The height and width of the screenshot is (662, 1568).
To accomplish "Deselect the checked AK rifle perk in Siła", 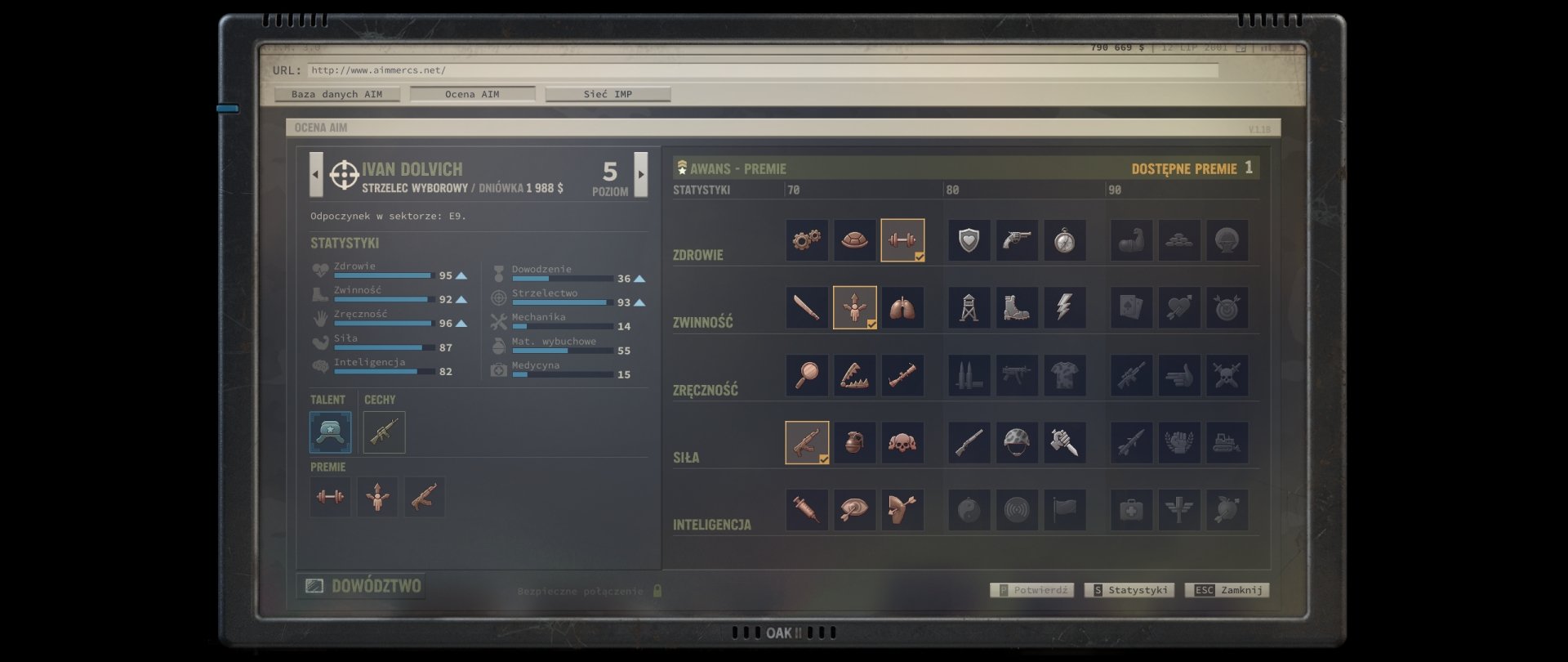I will pyautogui.click(x=807, y=442).
